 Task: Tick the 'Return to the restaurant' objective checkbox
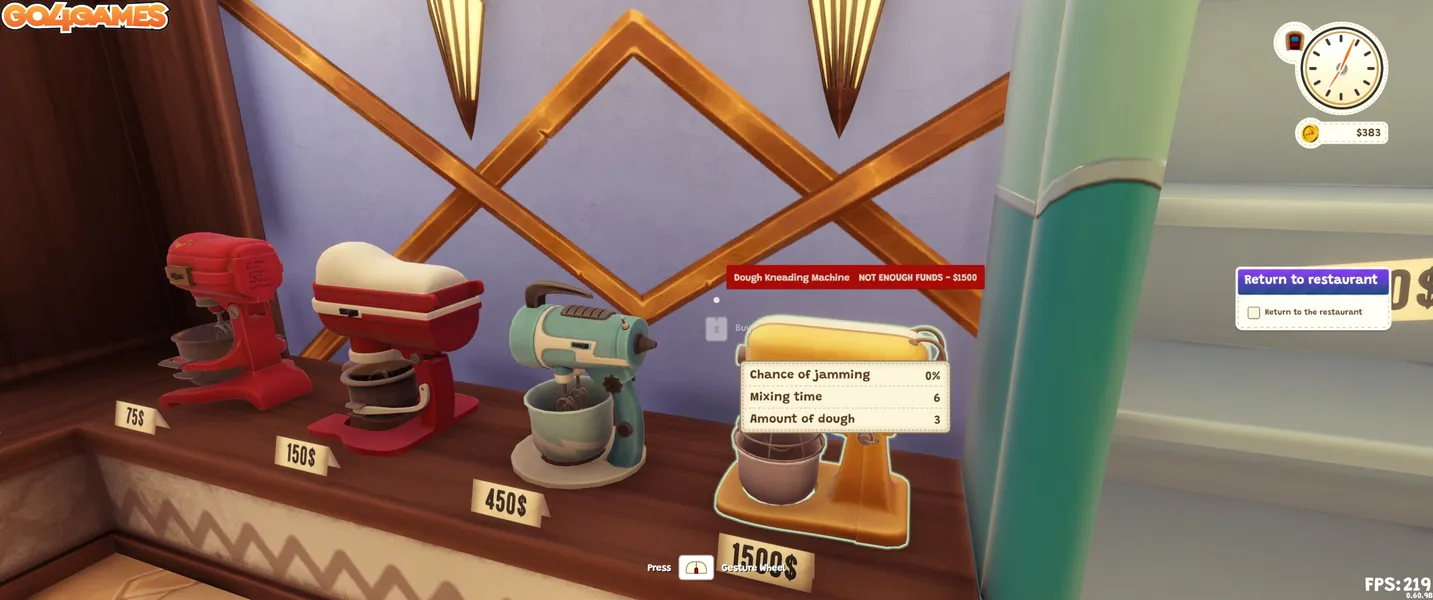(x=1253, y=312)
